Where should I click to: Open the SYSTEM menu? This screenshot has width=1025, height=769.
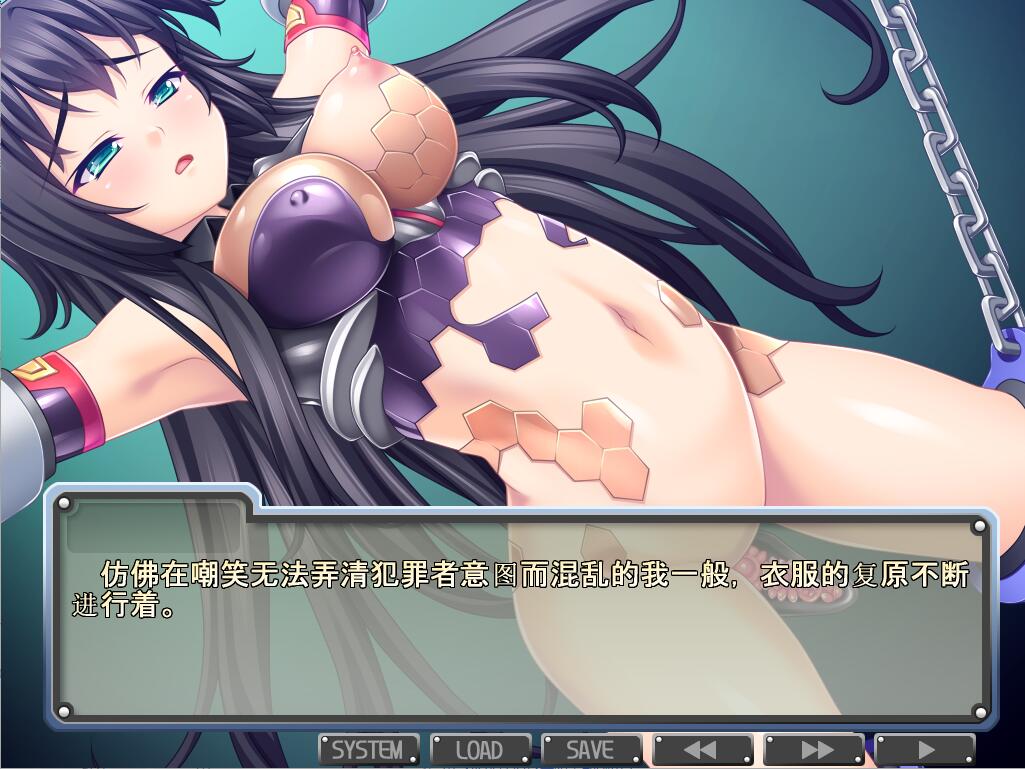click(368, 749)
